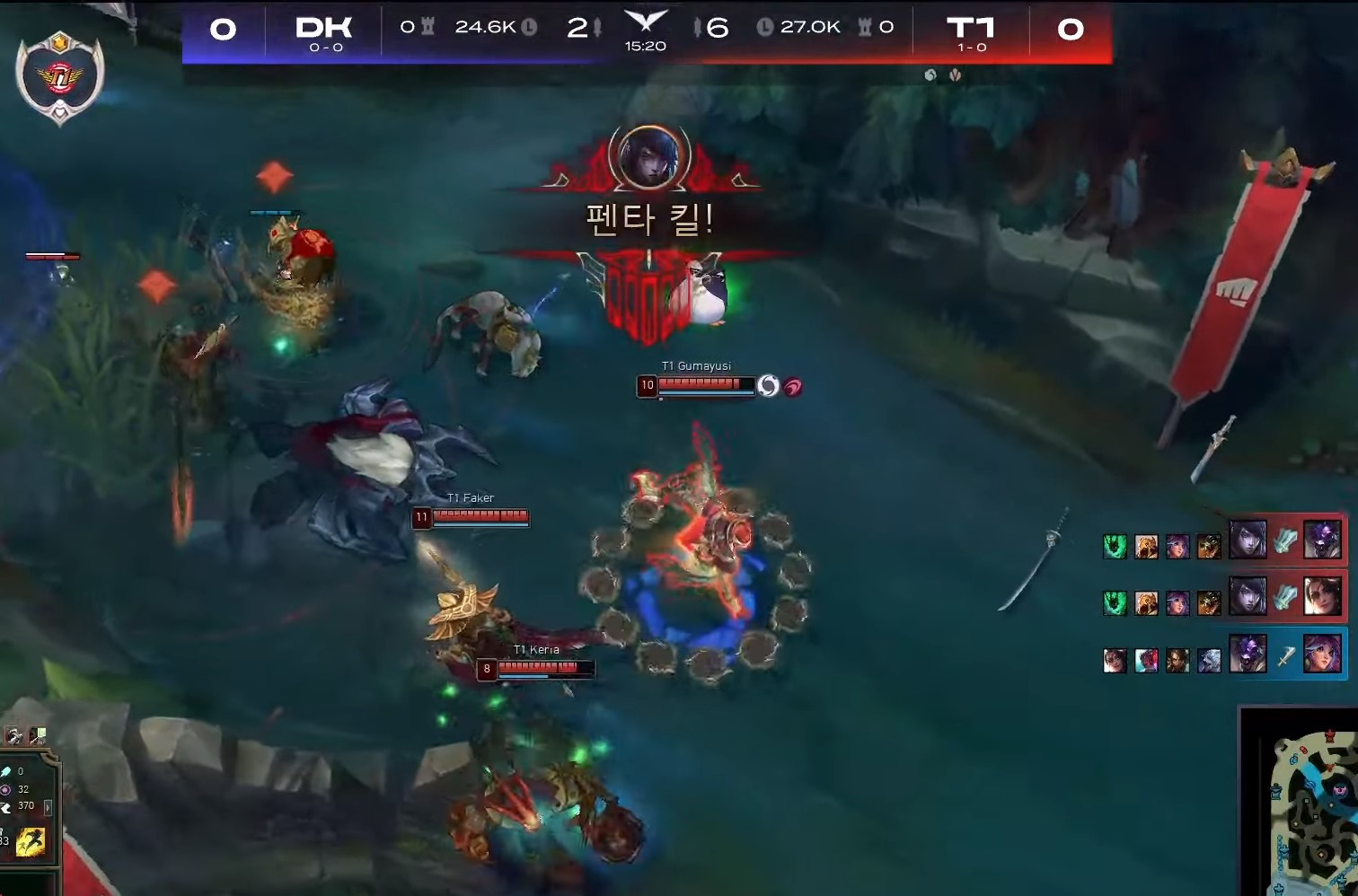Click the energy icon next to the 32 stat
The width and height of the screenshot is (1358, 896).
(x=6, y=790)
